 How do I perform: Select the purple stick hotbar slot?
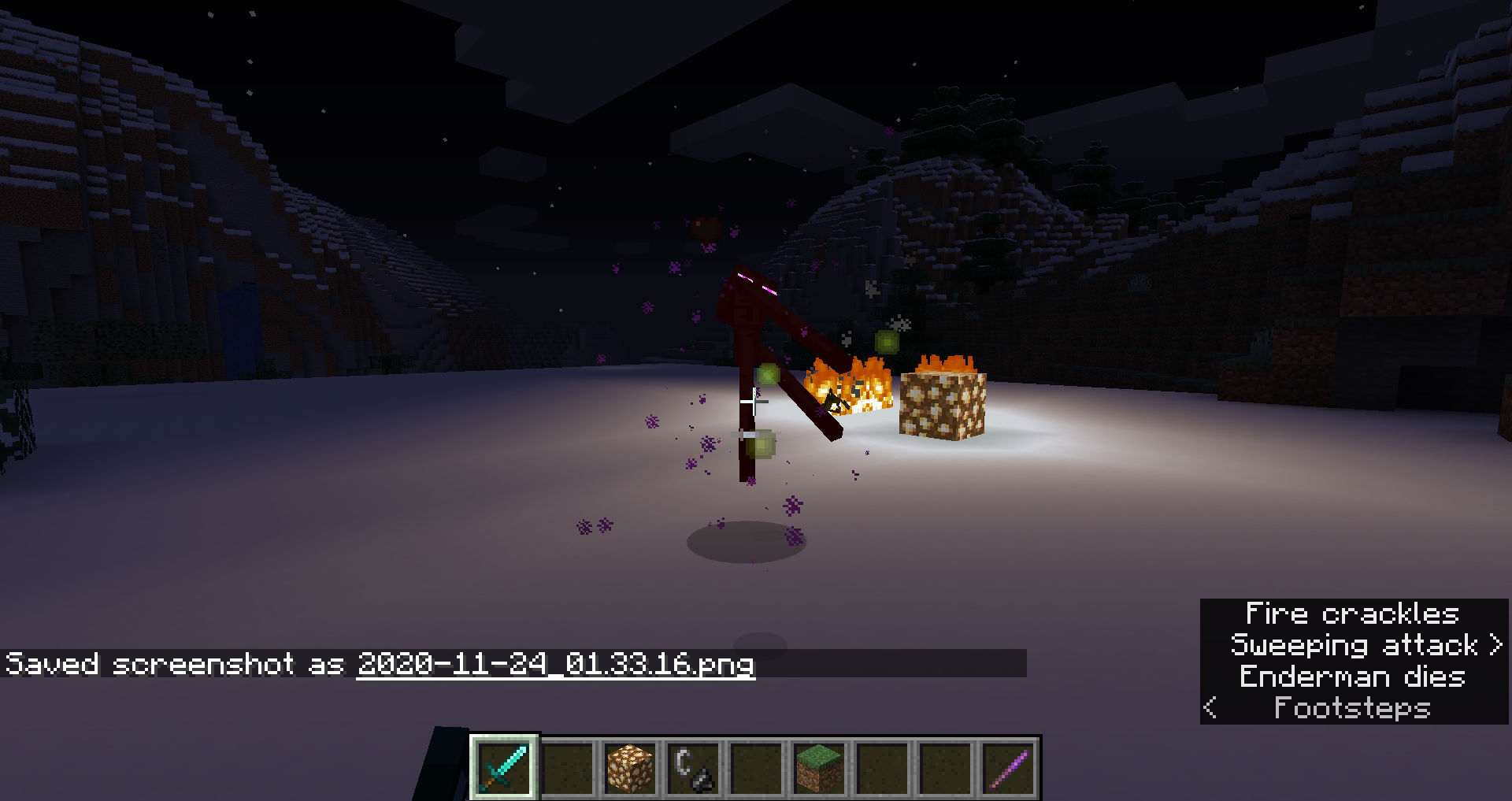[1008, 767]
